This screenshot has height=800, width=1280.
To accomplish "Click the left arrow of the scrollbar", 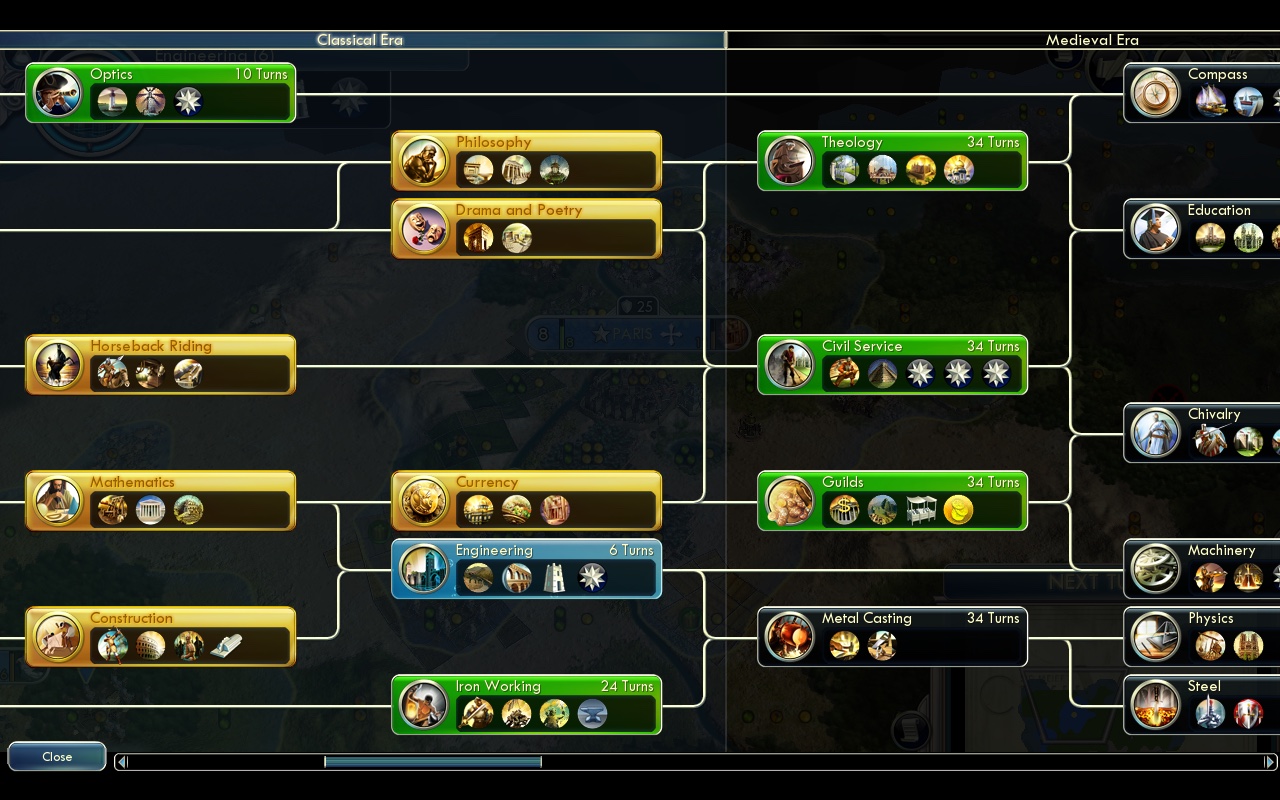I will click(122, 762).
